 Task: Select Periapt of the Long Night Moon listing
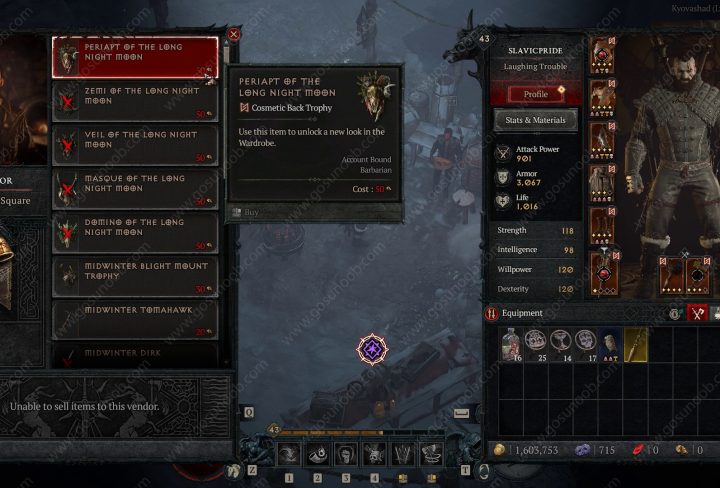[135, 57]
